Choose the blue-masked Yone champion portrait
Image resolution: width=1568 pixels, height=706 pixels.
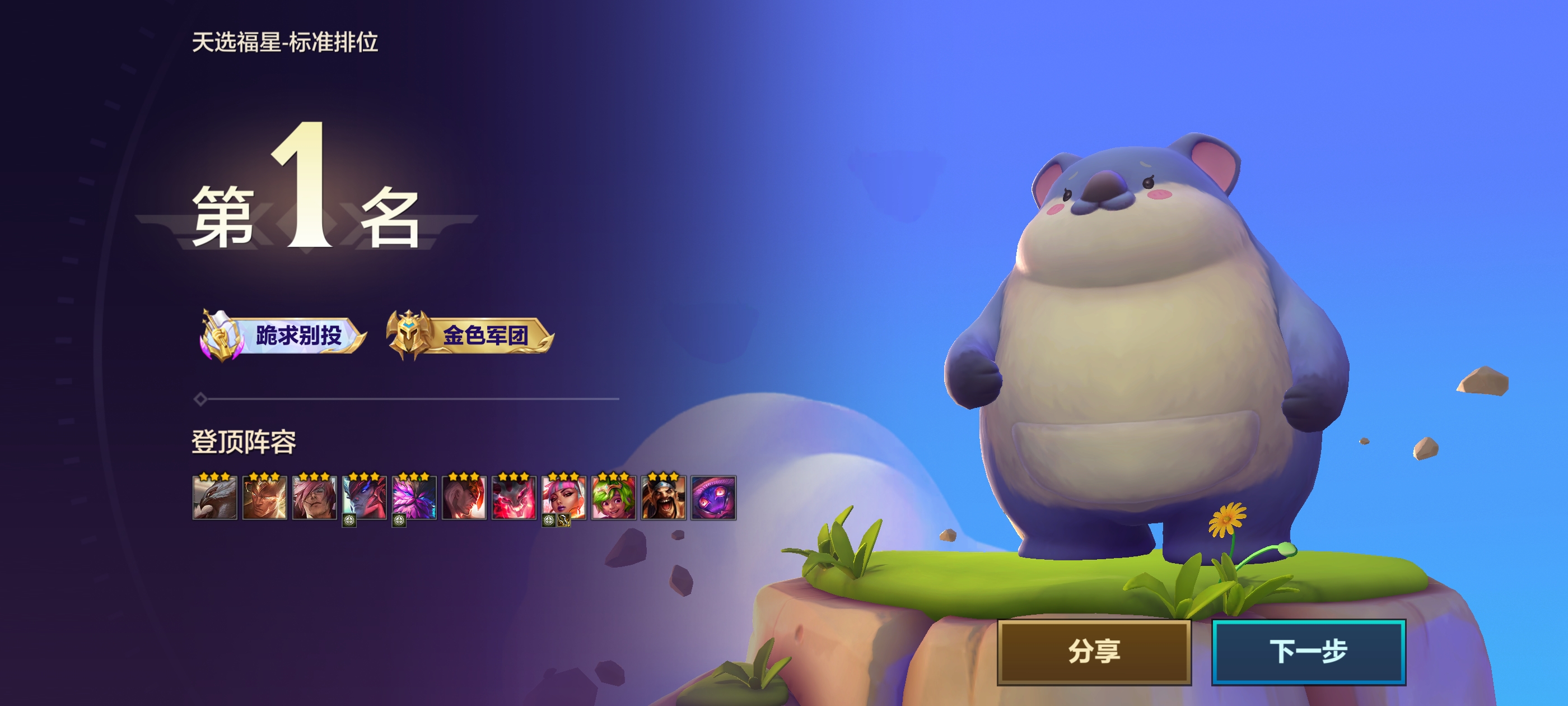(364, 496)
